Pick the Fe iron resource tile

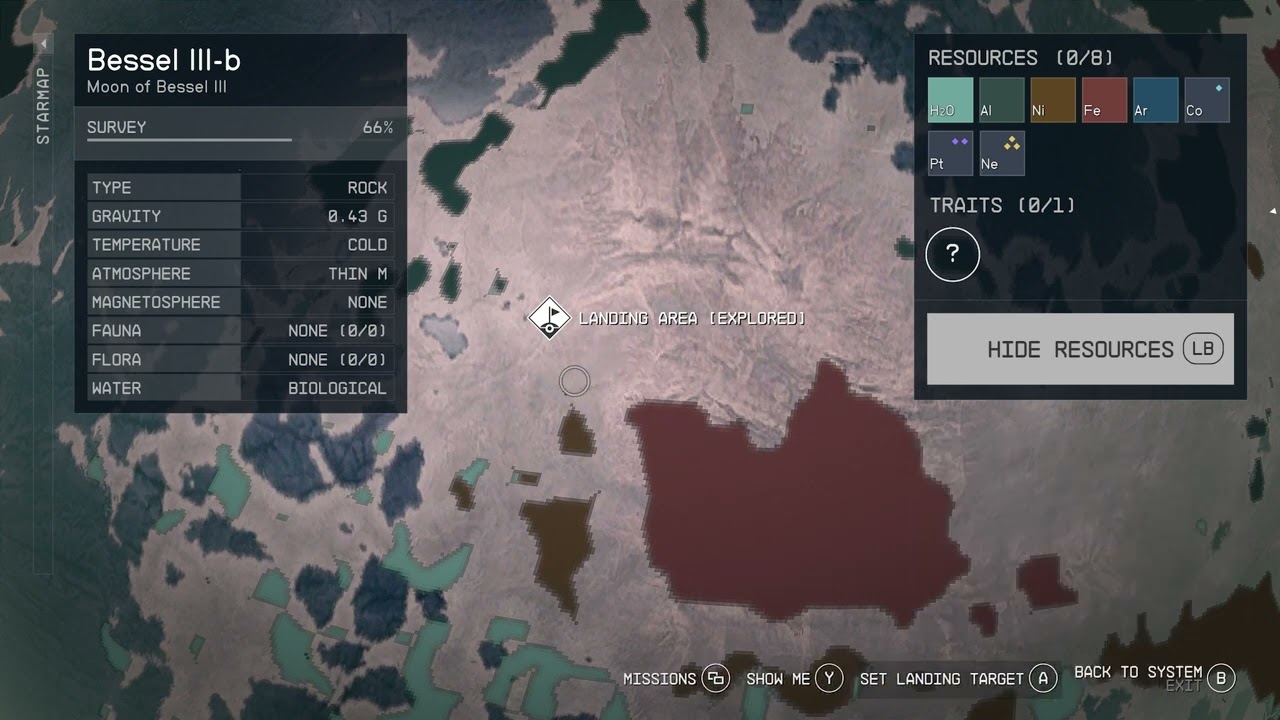tap(1104, 100)
